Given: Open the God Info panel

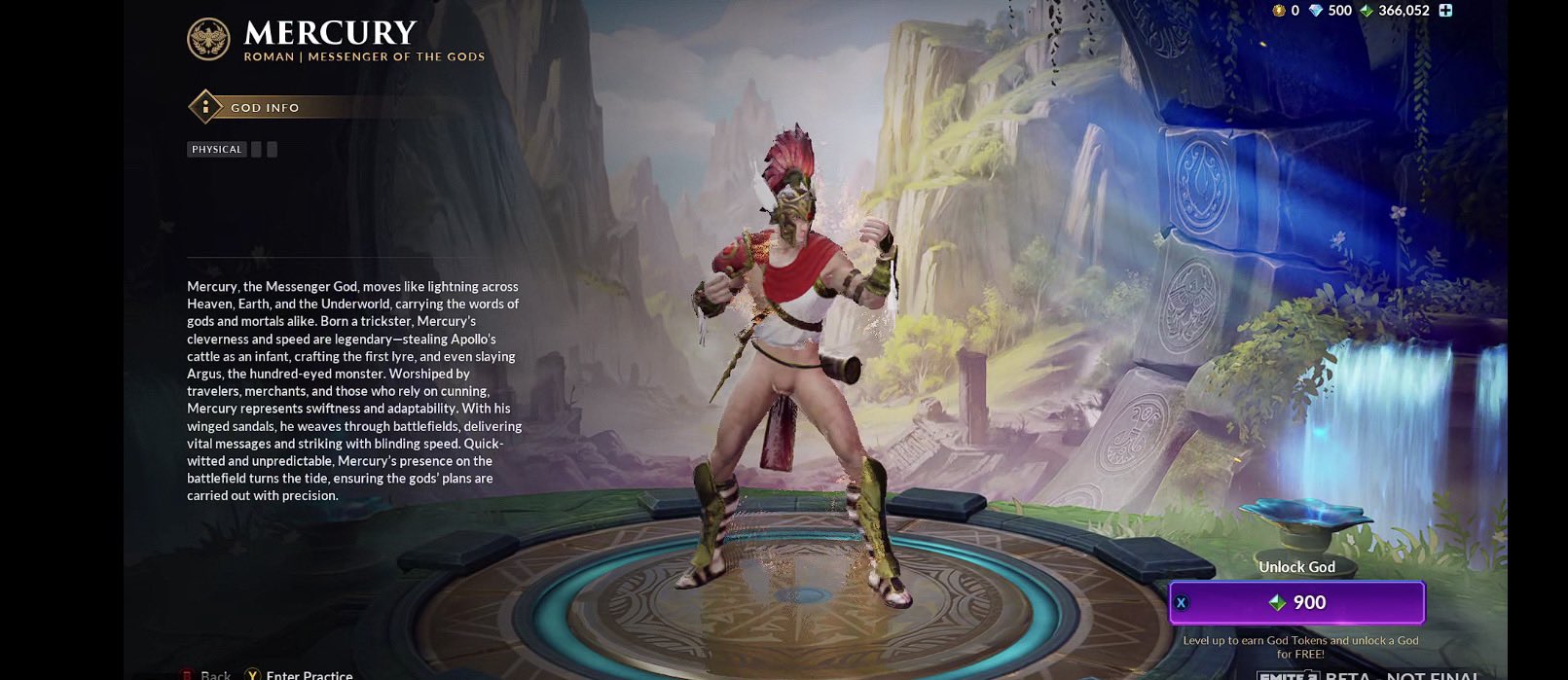Looking at the screenshot, I should point(263,107).
